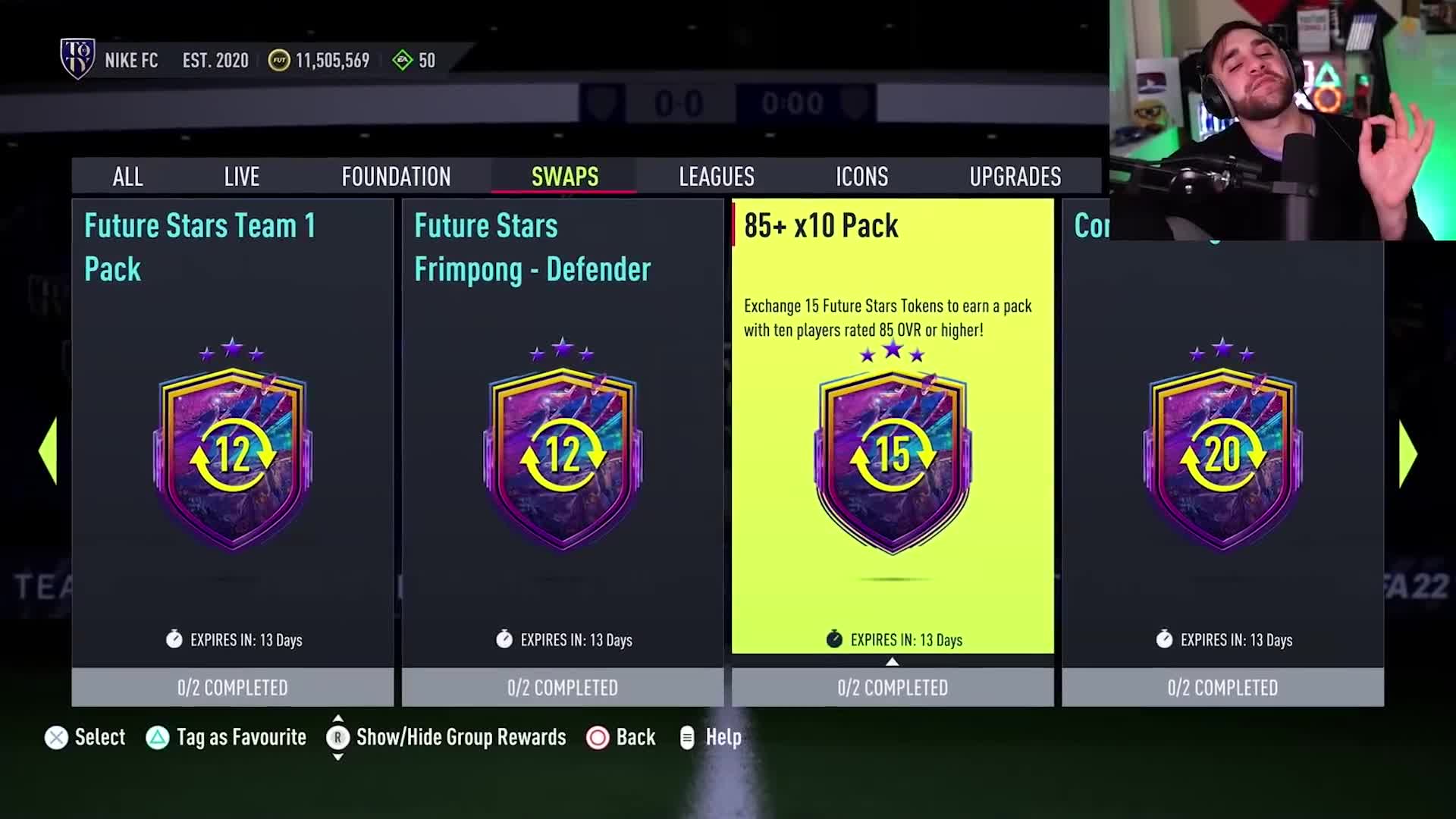Click the expiry timer icon on the Frimpong pack
Viewport: 1456px width, 819px height.
[x=504, y=640]
